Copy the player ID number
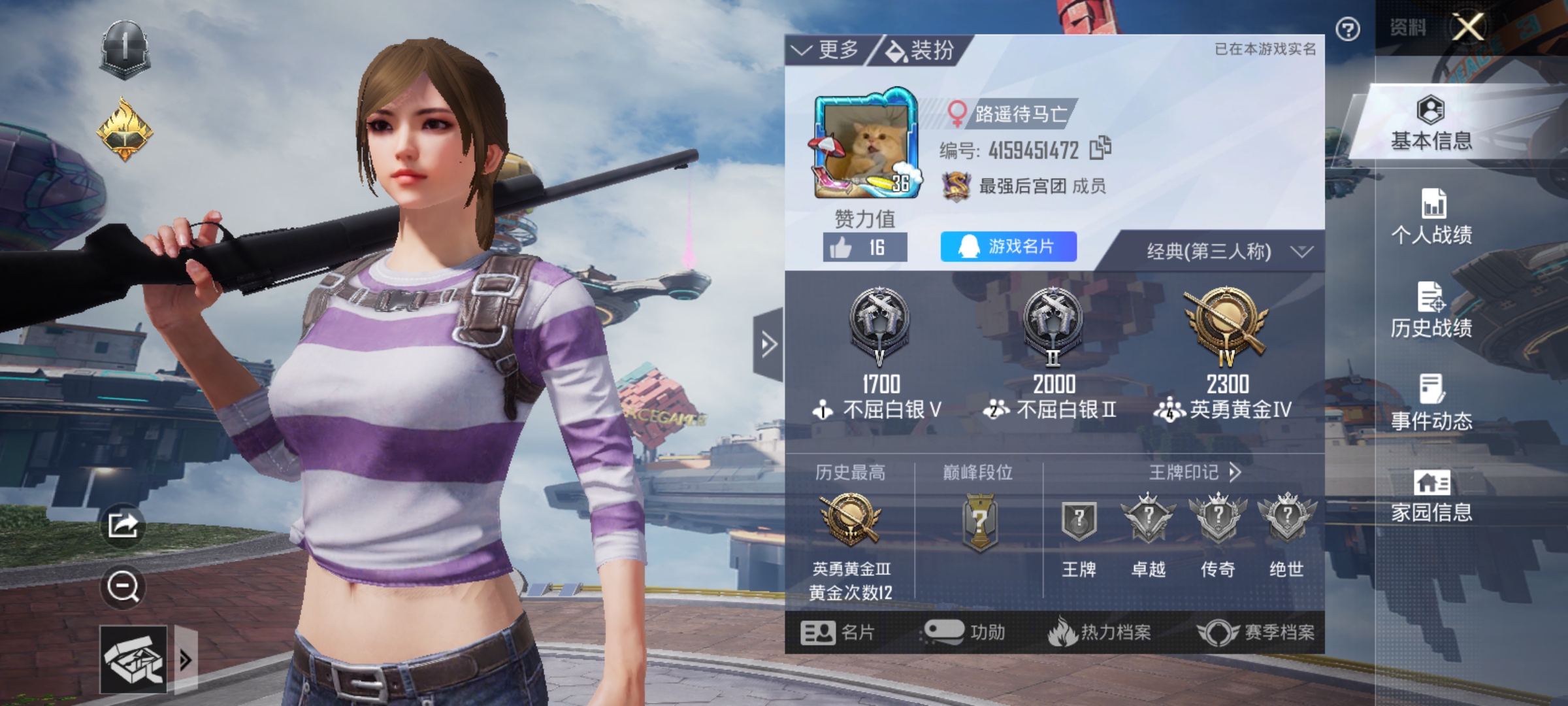 (1101, 148)
